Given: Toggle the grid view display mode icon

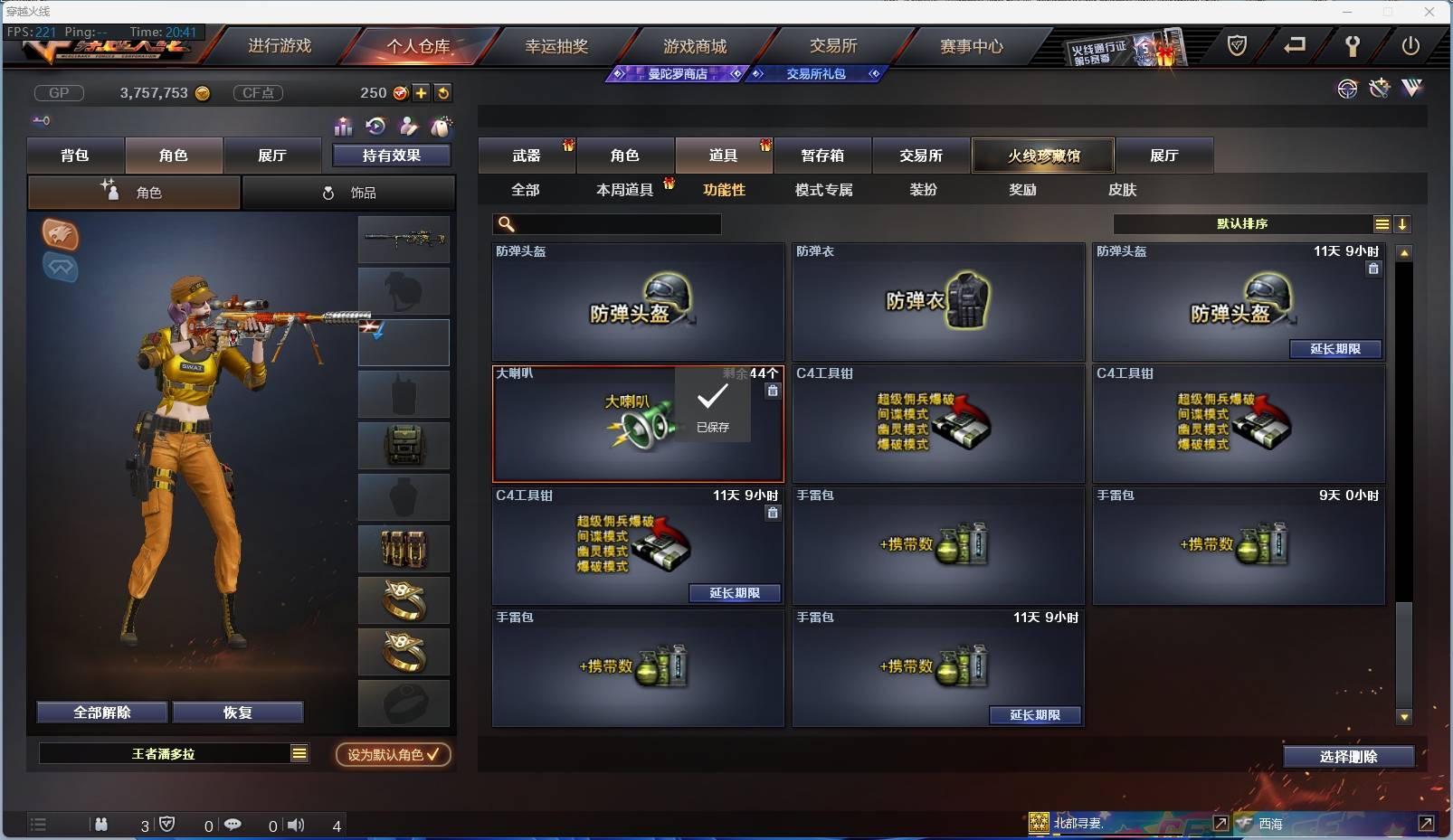Looking at the screenshot, I should coord(1382,223).
